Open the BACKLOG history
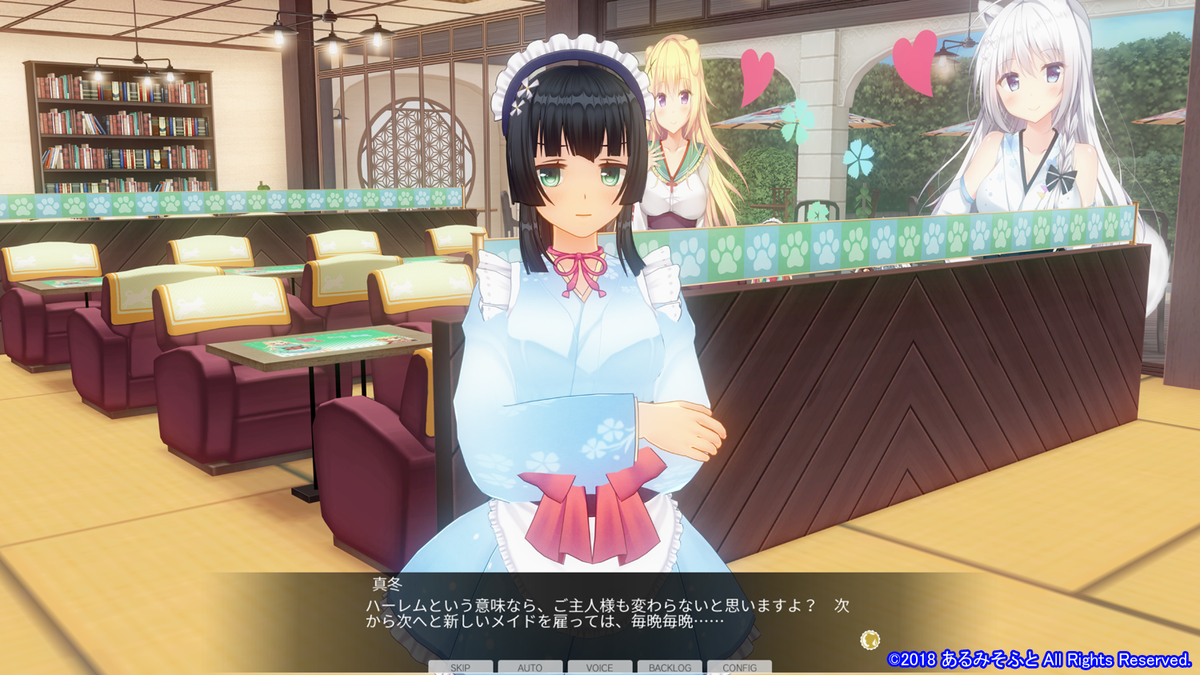The height and width of the screenshot is (675, 1200). tap(669, 667)
